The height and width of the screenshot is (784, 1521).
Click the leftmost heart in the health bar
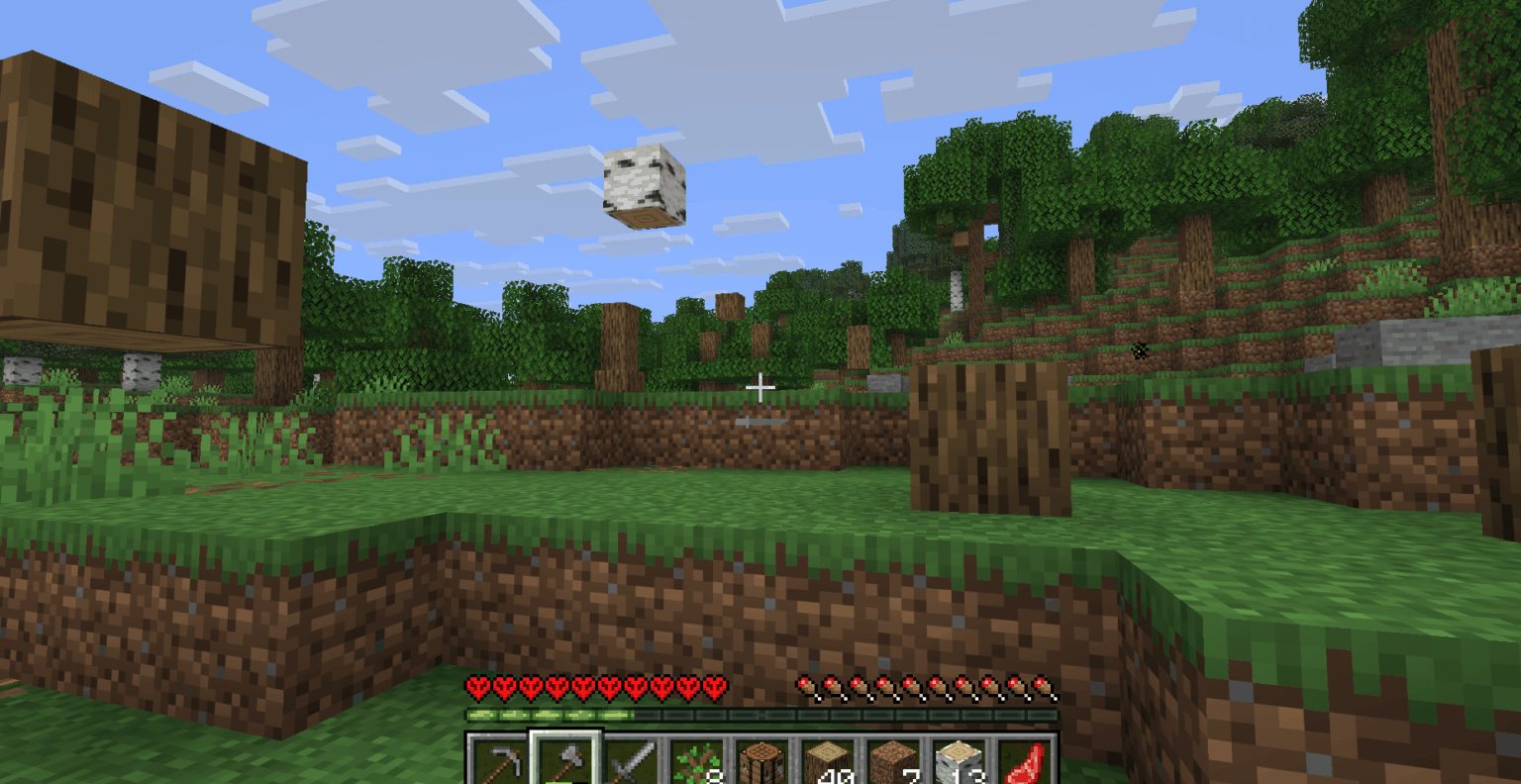[x=475, y=685]
